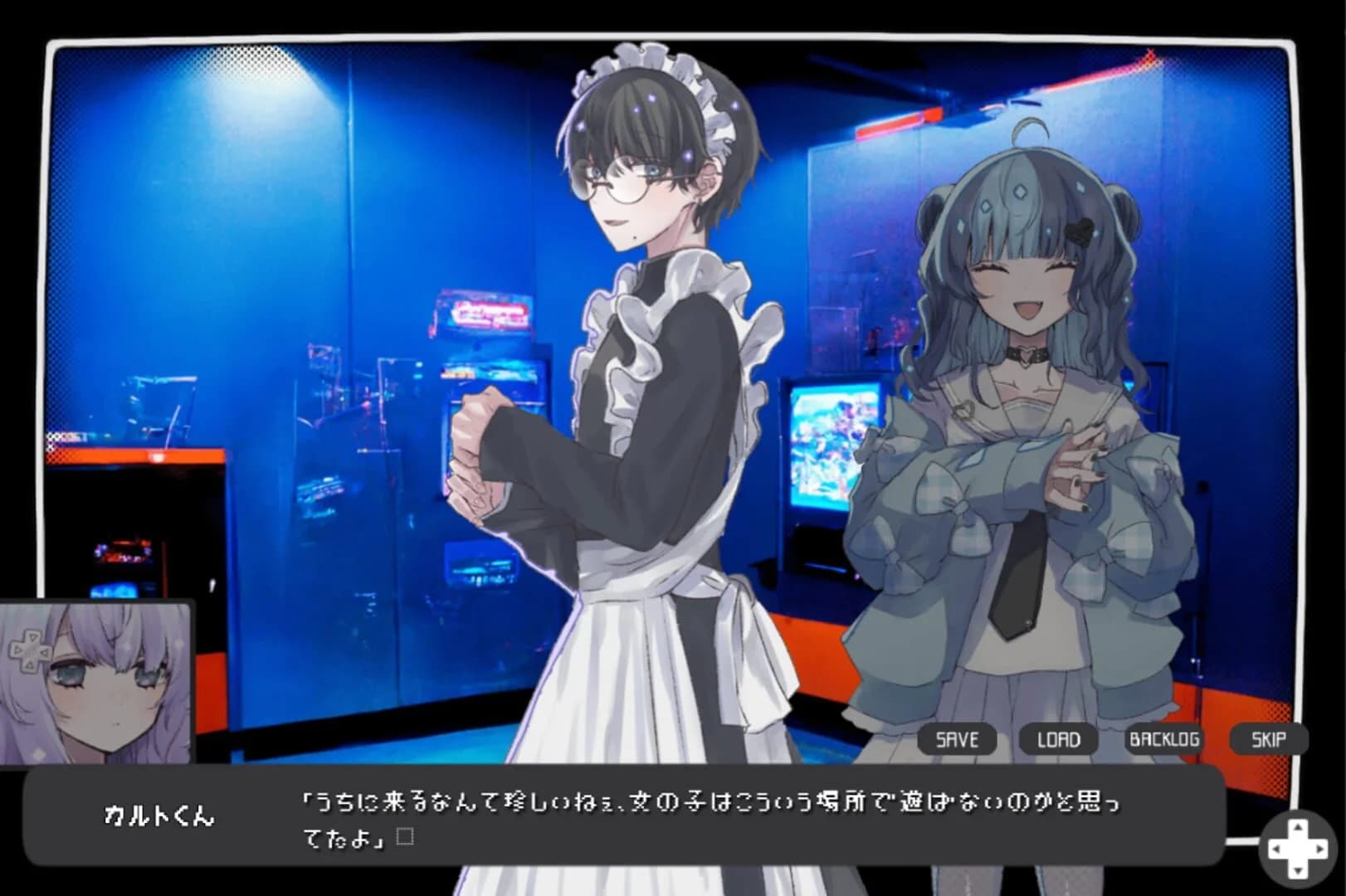Click the protagonist portrait in the corner
Image resolution: width=1346 pixels, height=896 pixels.
95,680
